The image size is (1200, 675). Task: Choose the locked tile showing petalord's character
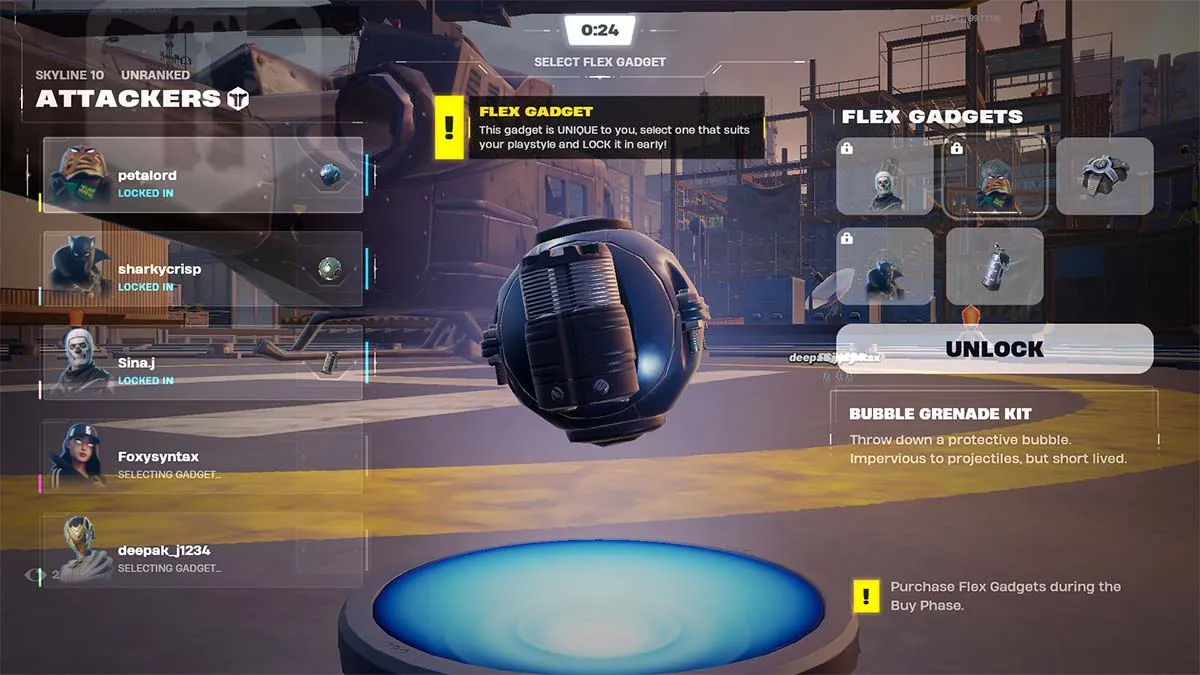[995, 176]
